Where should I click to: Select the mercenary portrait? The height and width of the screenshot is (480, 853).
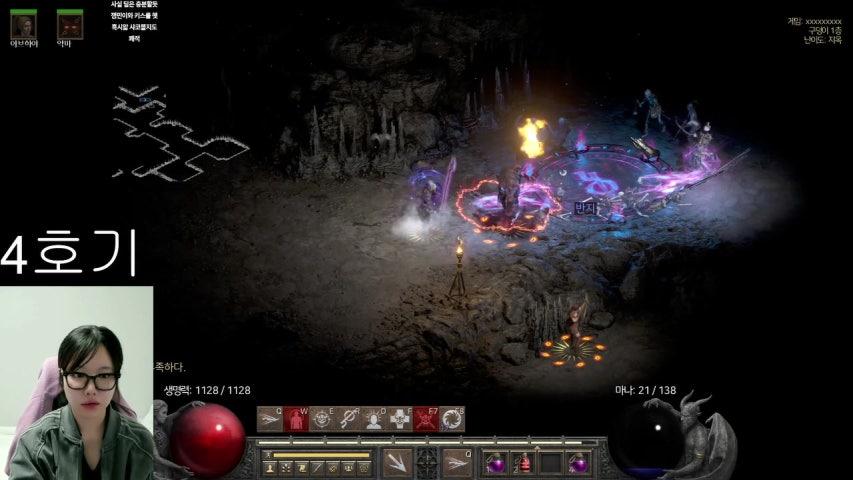tap(23, 23)
